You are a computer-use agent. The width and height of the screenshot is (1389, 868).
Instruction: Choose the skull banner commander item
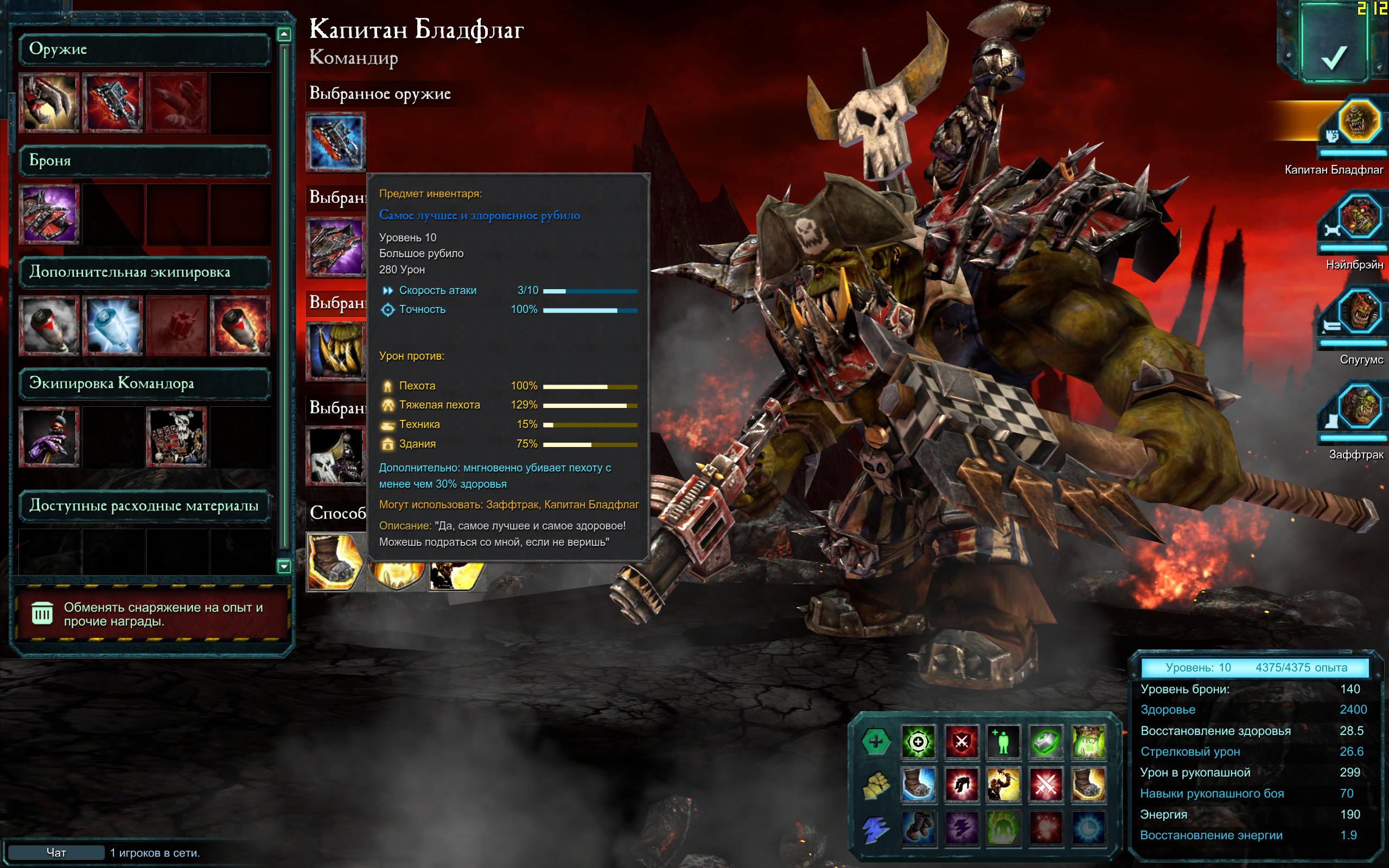(x=176, y=437)
